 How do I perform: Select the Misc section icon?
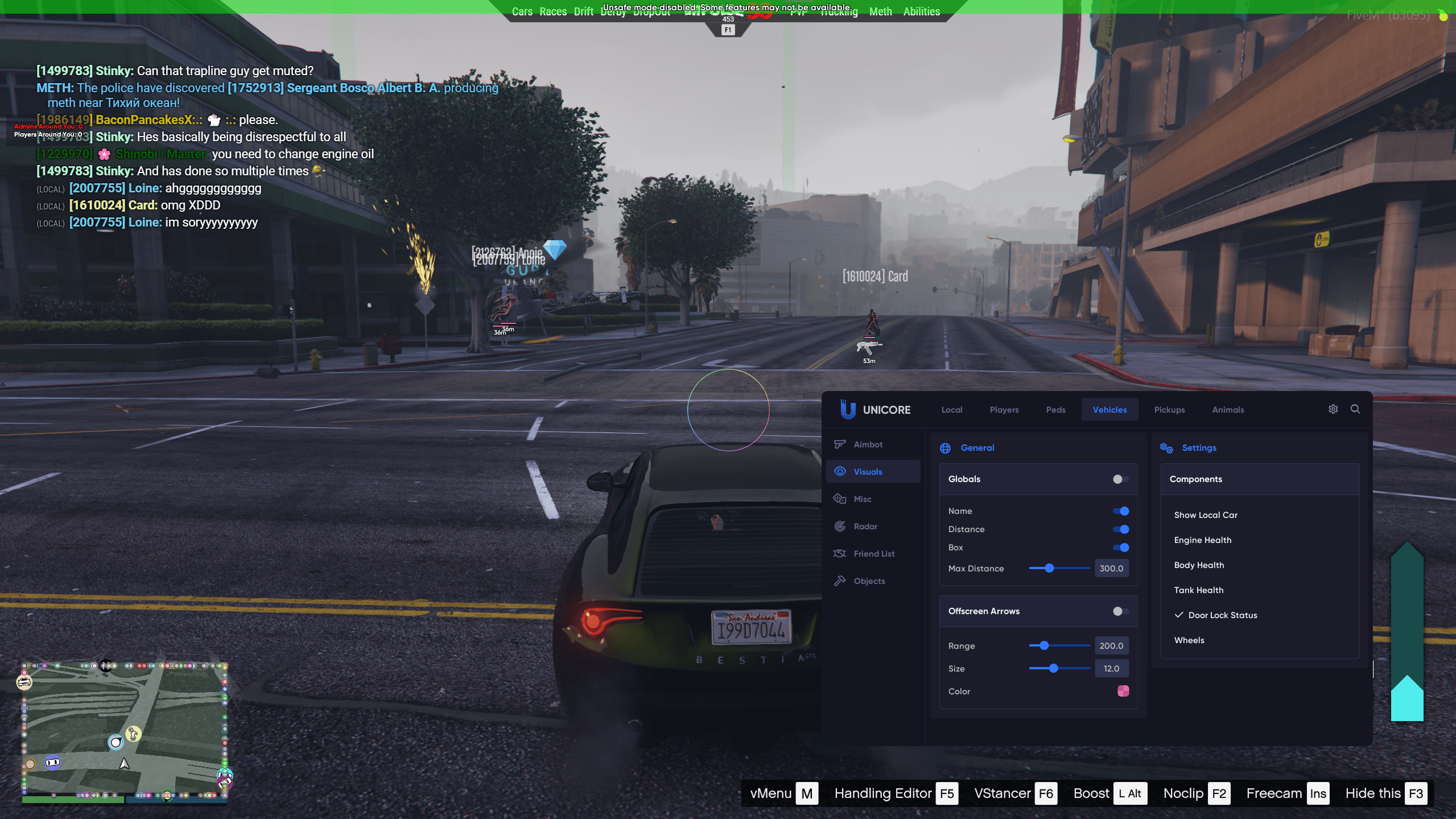[840, 499]
